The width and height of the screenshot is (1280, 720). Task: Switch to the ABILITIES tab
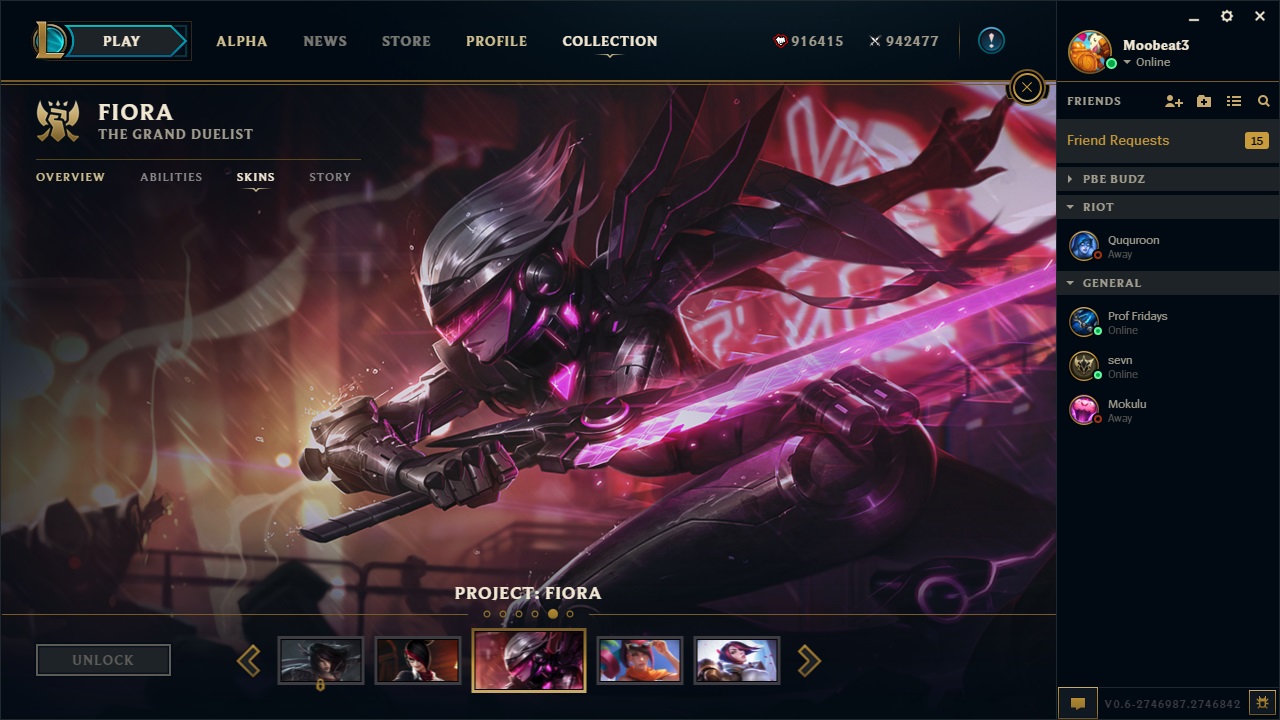tap(170, 177)
